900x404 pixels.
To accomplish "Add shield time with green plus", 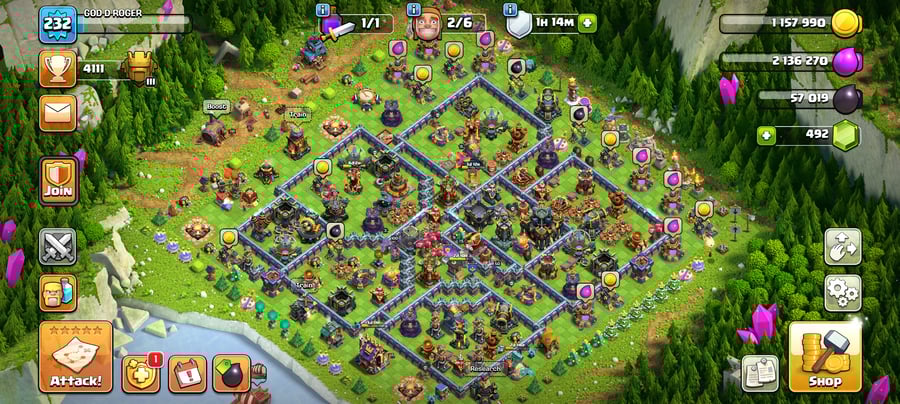I will [587, 24].
